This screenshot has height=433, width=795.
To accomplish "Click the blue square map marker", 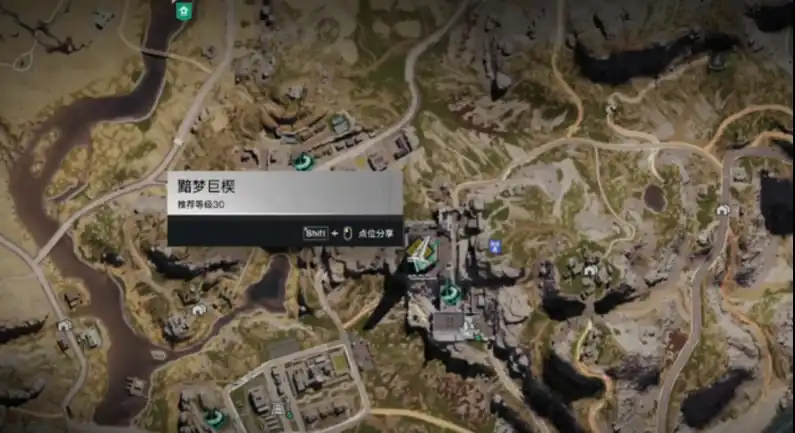I will [493, 243].
